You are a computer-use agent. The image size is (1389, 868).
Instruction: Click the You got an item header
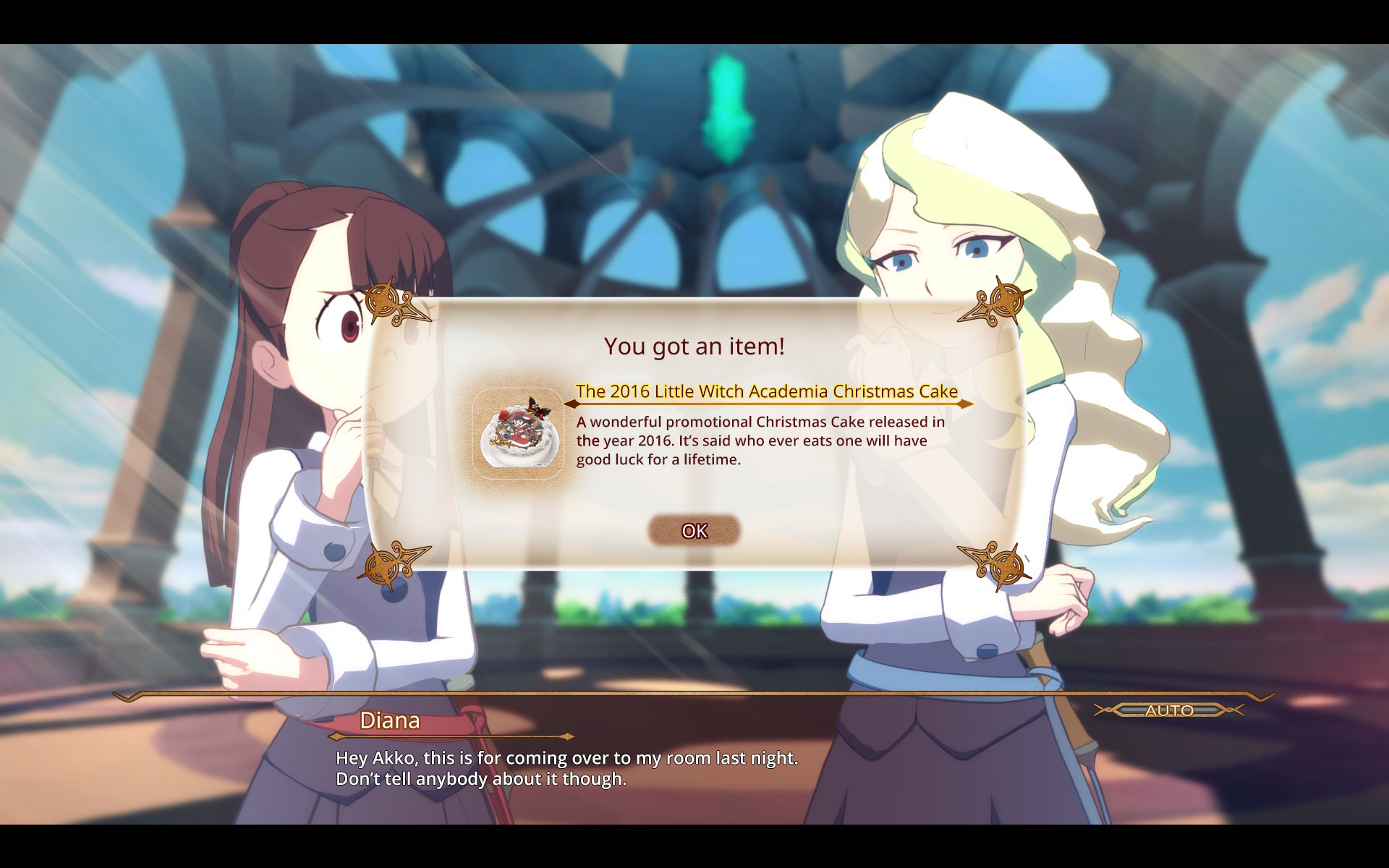(693, 346)
